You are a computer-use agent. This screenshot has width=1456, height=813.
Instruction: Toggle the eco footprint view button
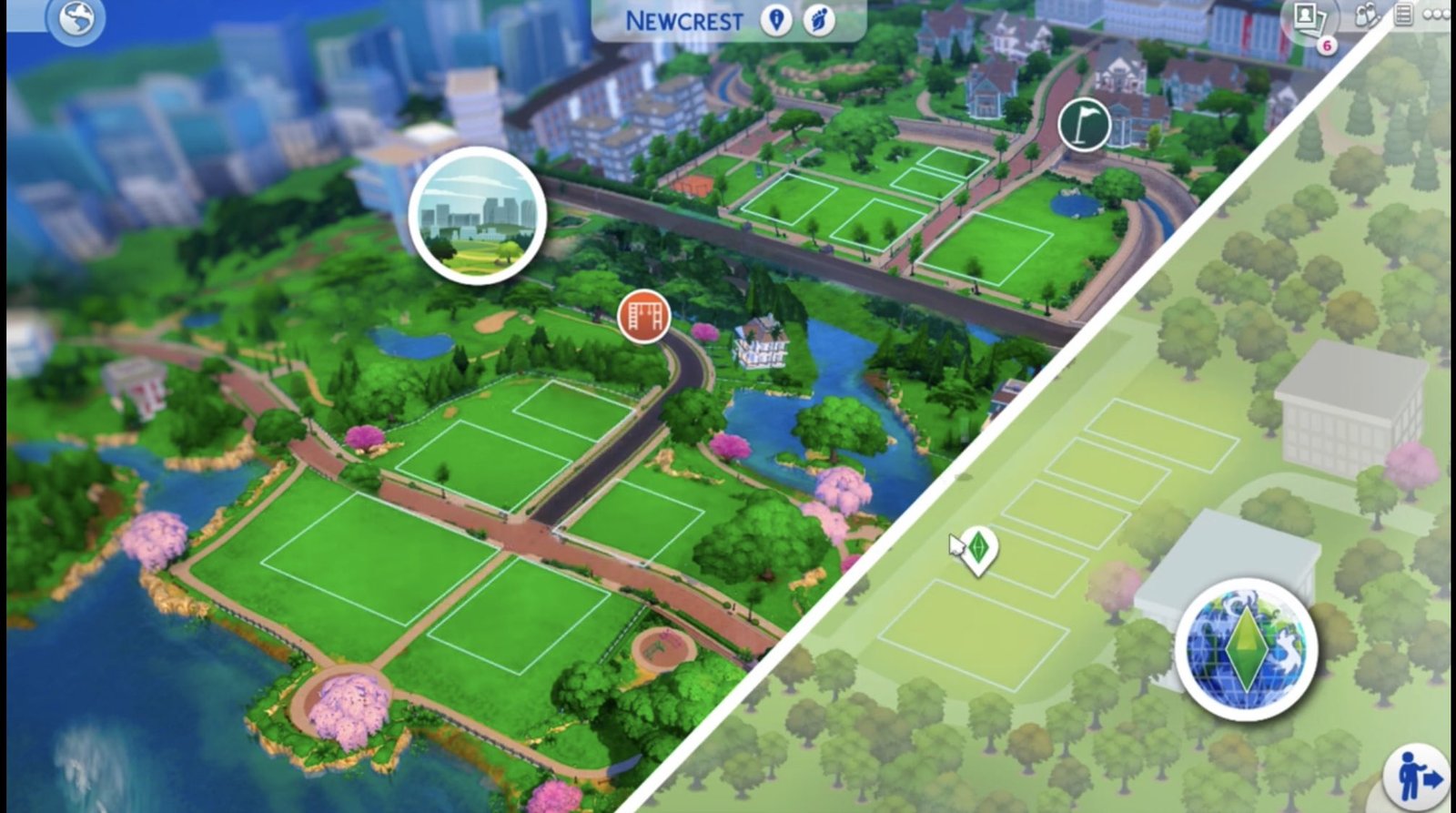818,20
